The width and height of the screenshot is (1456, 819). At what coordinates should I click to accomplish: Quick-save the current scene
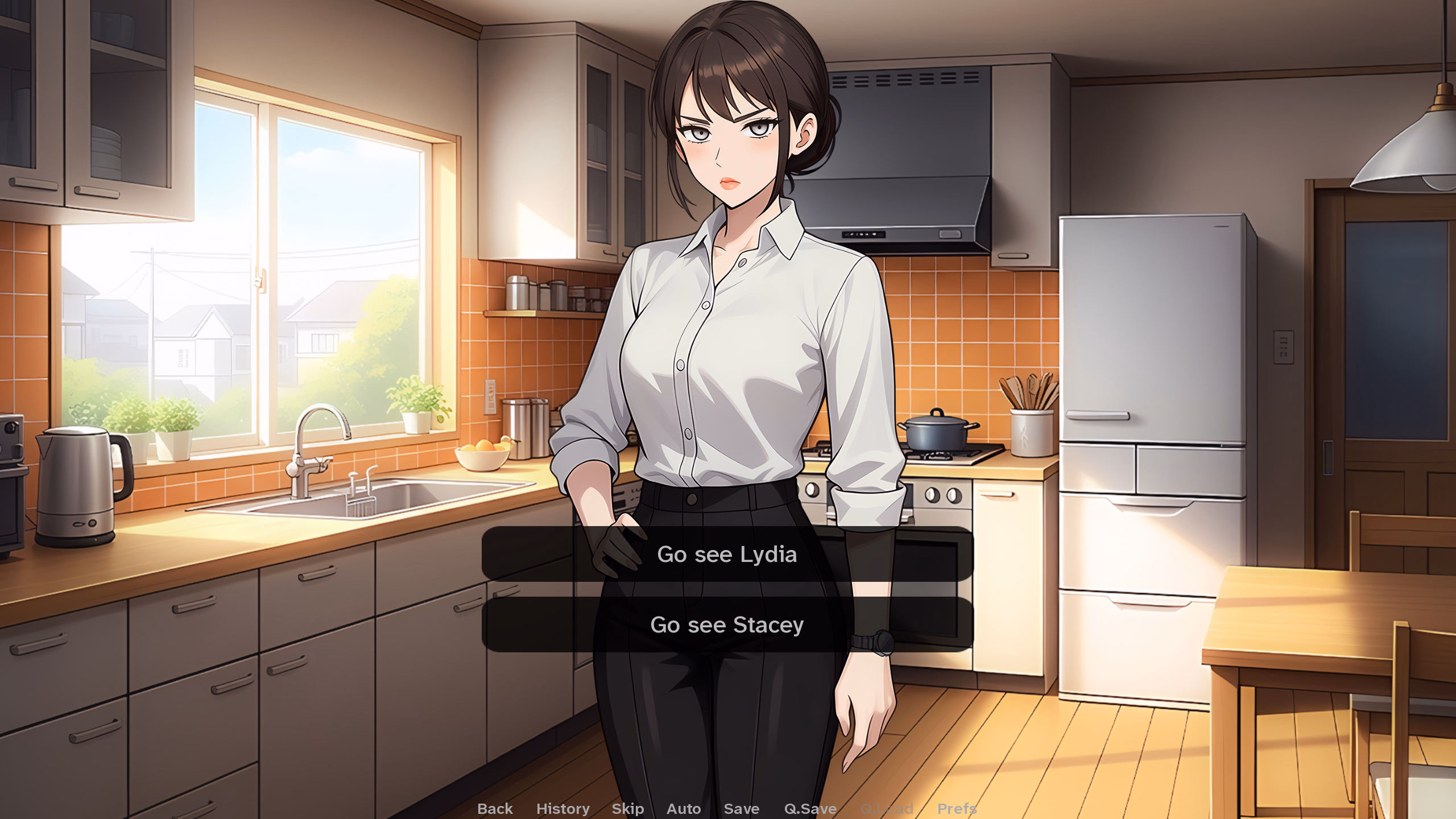click(x=810, y=808)
